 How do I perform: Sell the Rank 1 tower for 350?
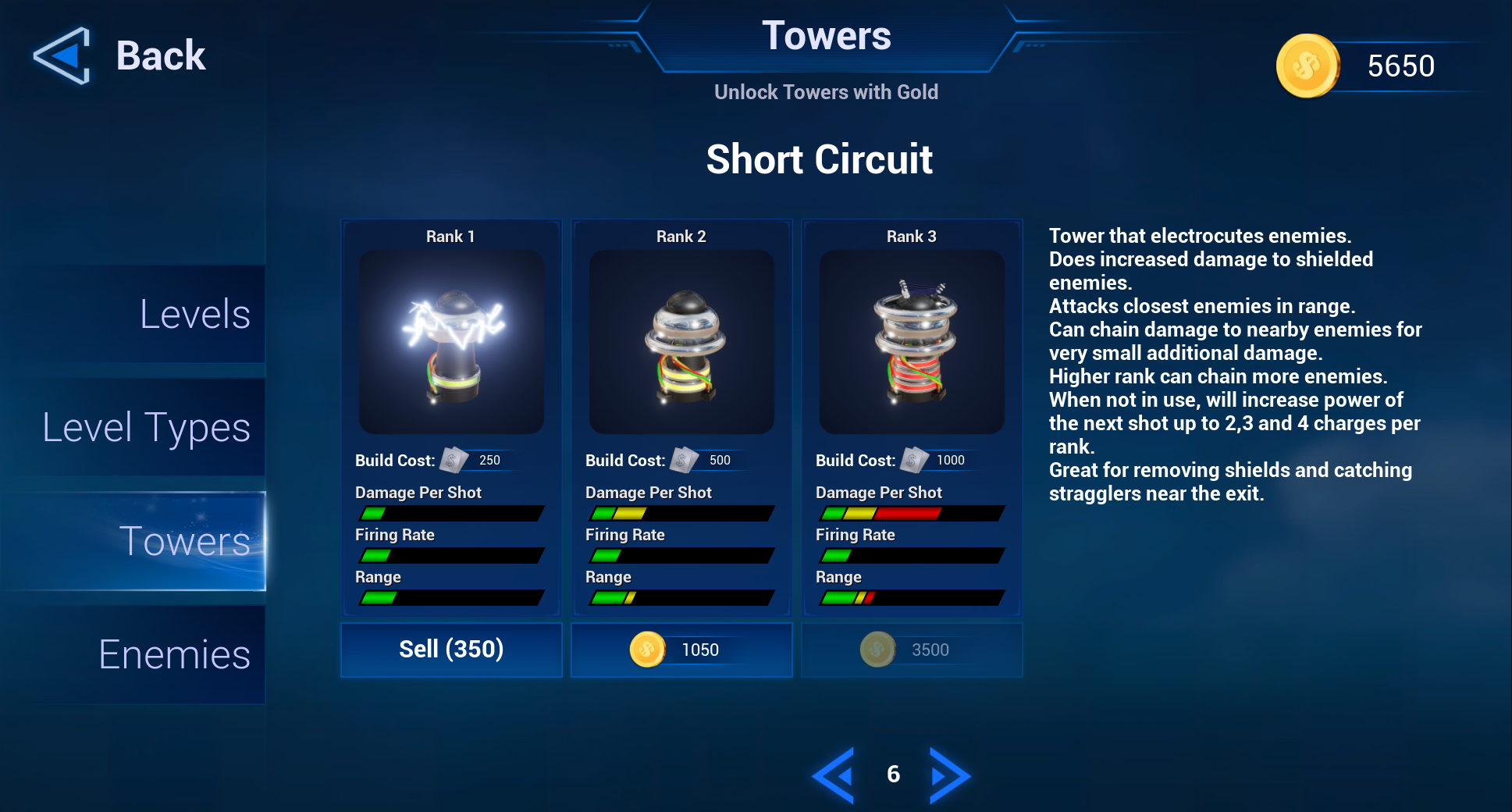[x=451, y=650]
